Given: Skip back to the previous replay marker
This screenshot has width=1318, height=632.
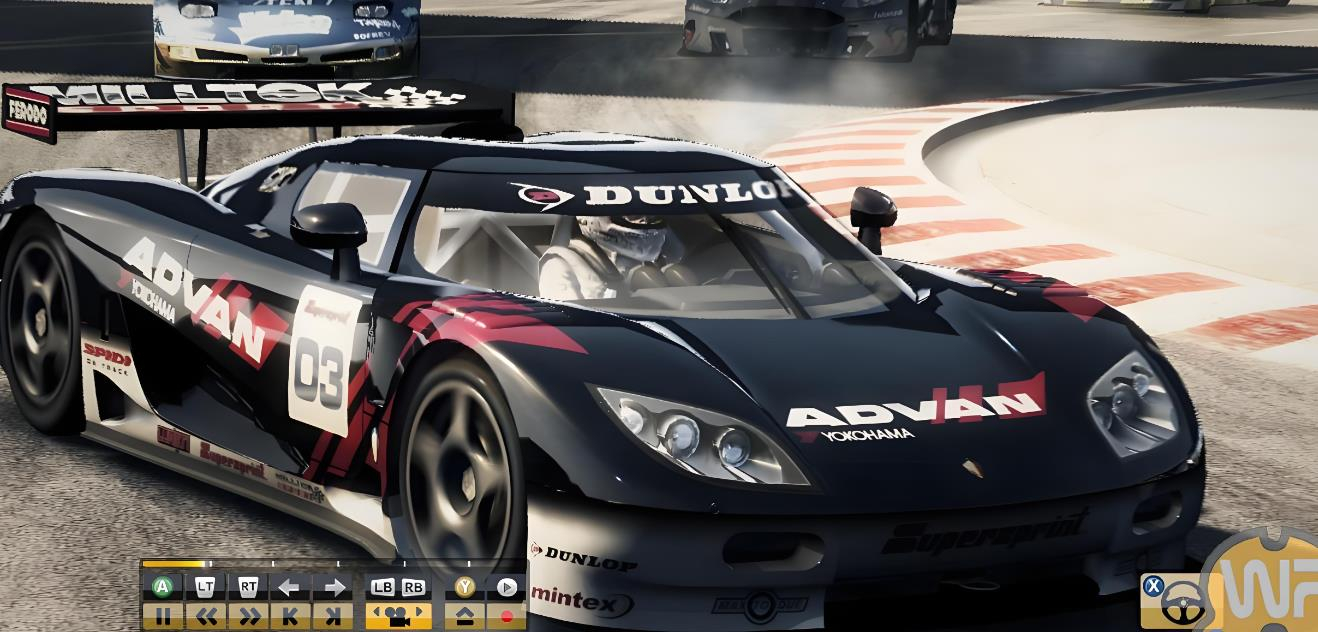Looking at the screenshot, I should pos(290,616).
